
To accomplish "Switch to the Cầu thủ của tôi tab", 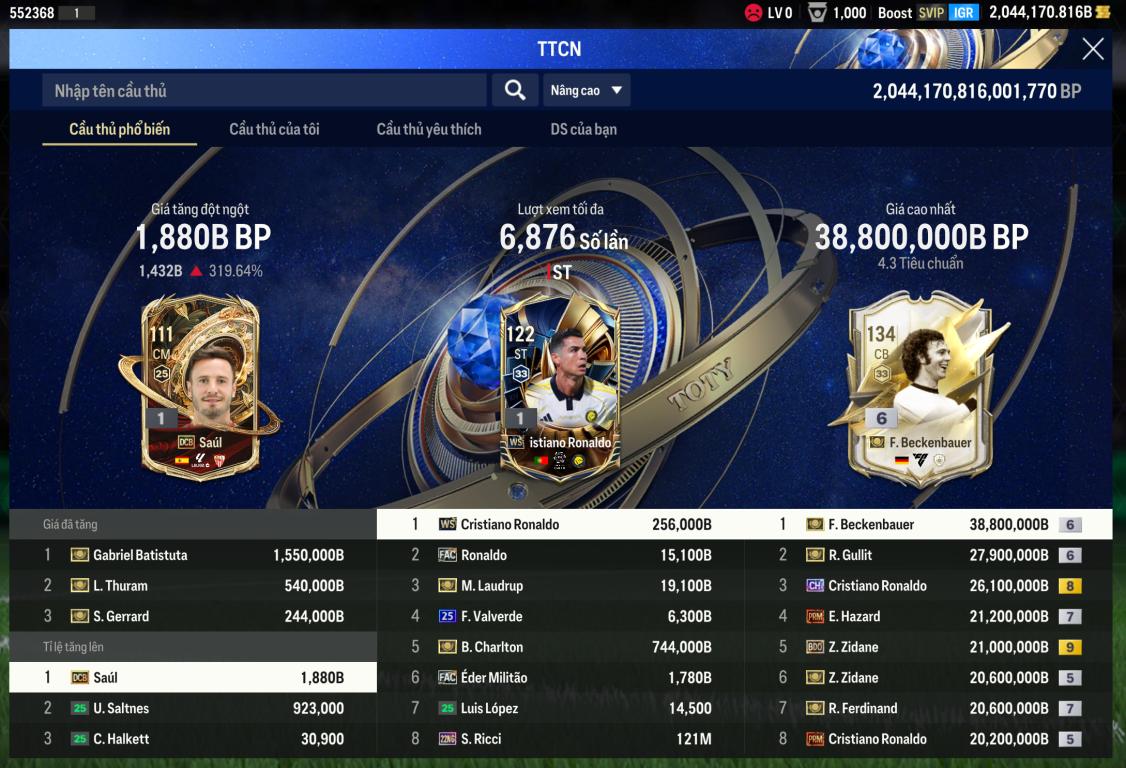I will (274, 129).
